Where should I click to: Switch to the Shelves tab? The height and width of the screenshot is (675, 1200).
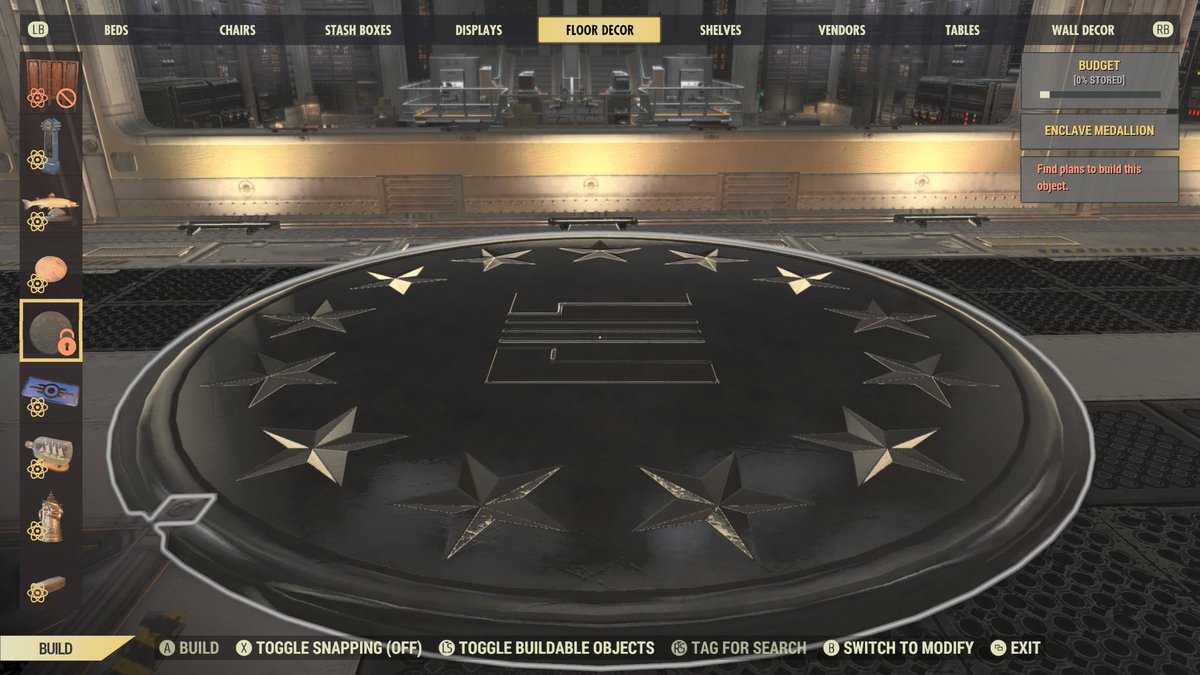[718, 30]
